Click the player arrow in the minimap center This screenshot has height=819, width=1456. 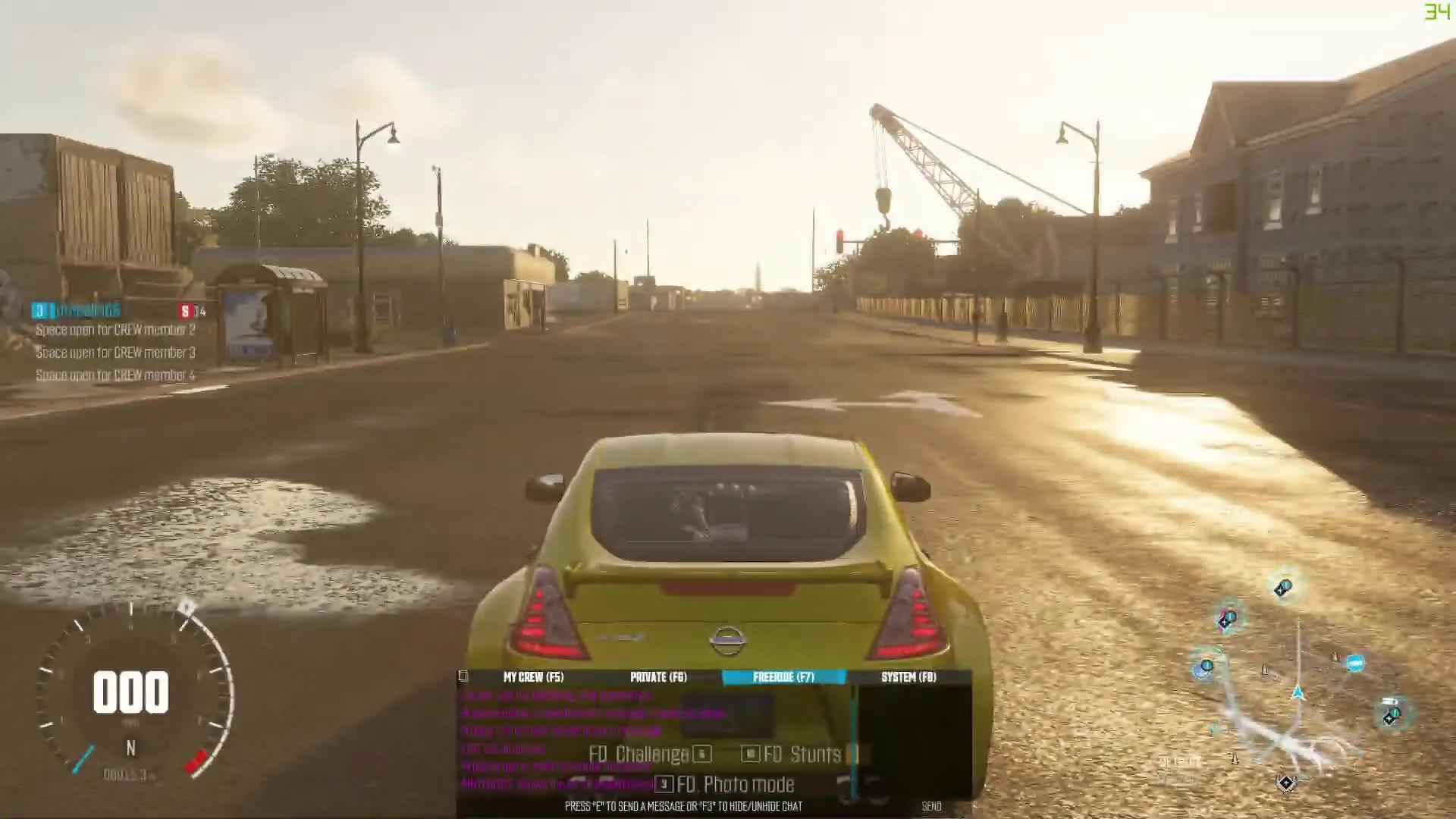[1298, 691]
